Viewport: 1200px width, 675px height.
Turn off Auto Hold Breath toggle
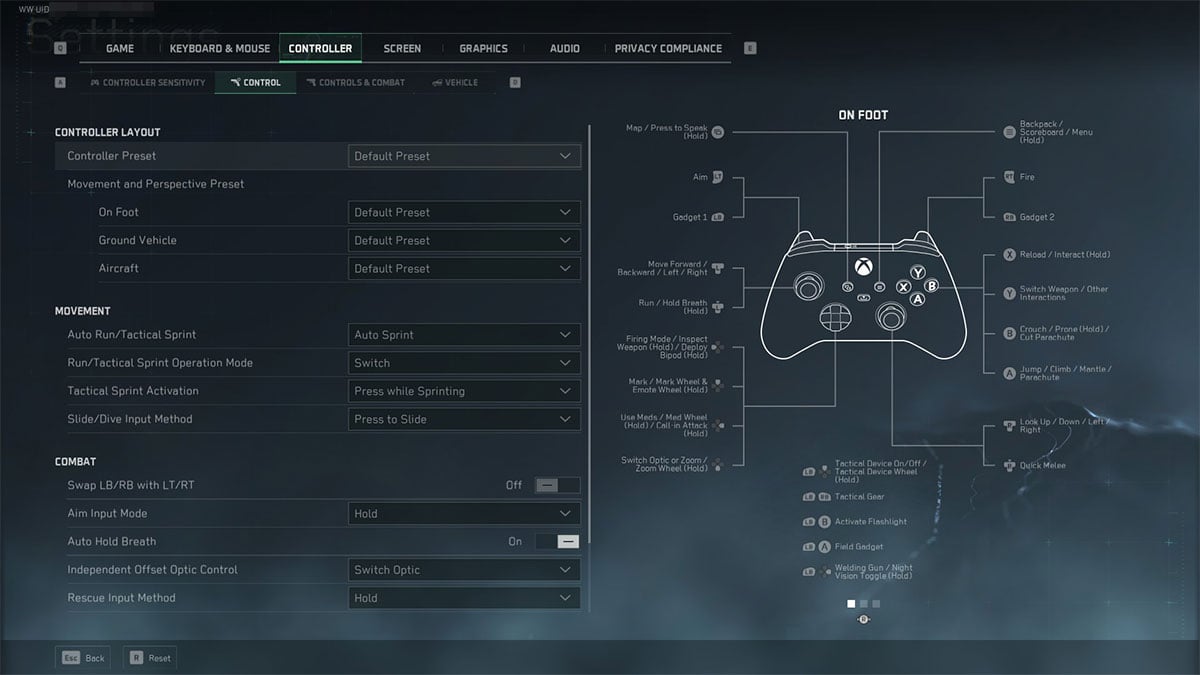click(x=557, y=541)
